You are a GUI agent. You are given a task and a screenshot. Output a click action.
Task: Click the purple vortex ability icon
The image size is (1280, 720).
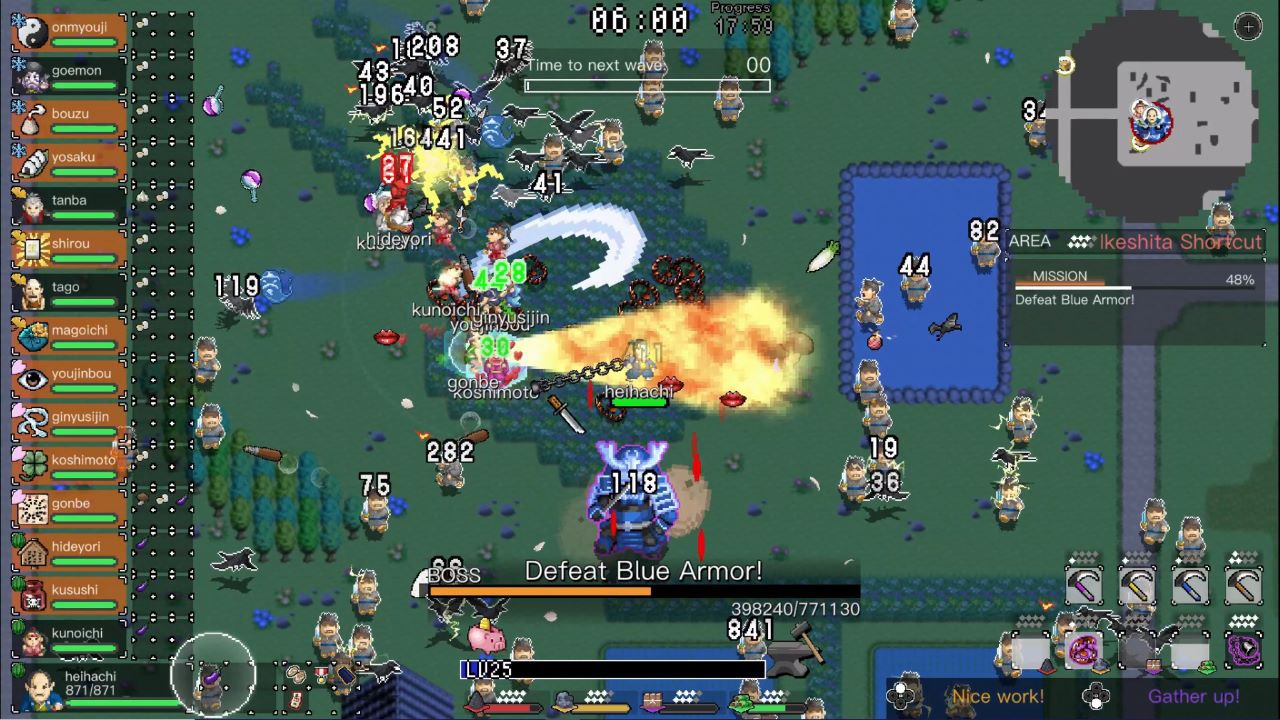[1242, 649]
